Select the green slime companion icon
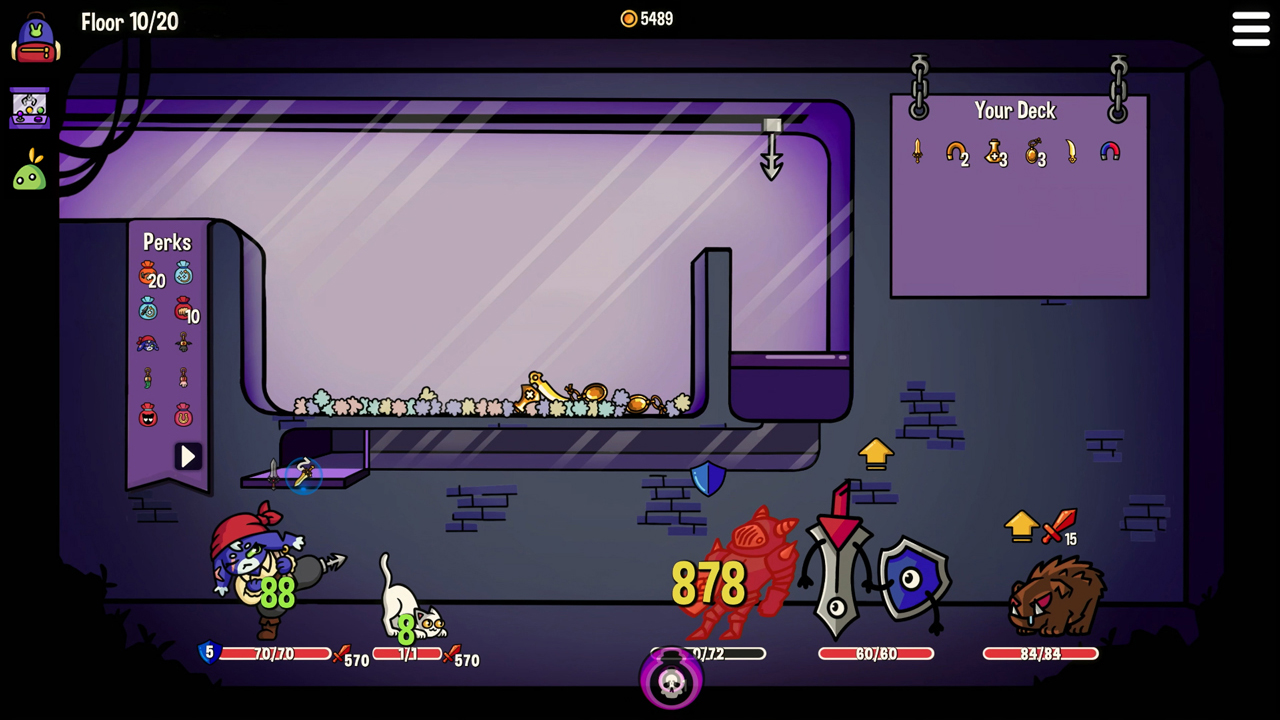Image resolution: width=1280 pixels, height=720 pixels. coord(28,172)
